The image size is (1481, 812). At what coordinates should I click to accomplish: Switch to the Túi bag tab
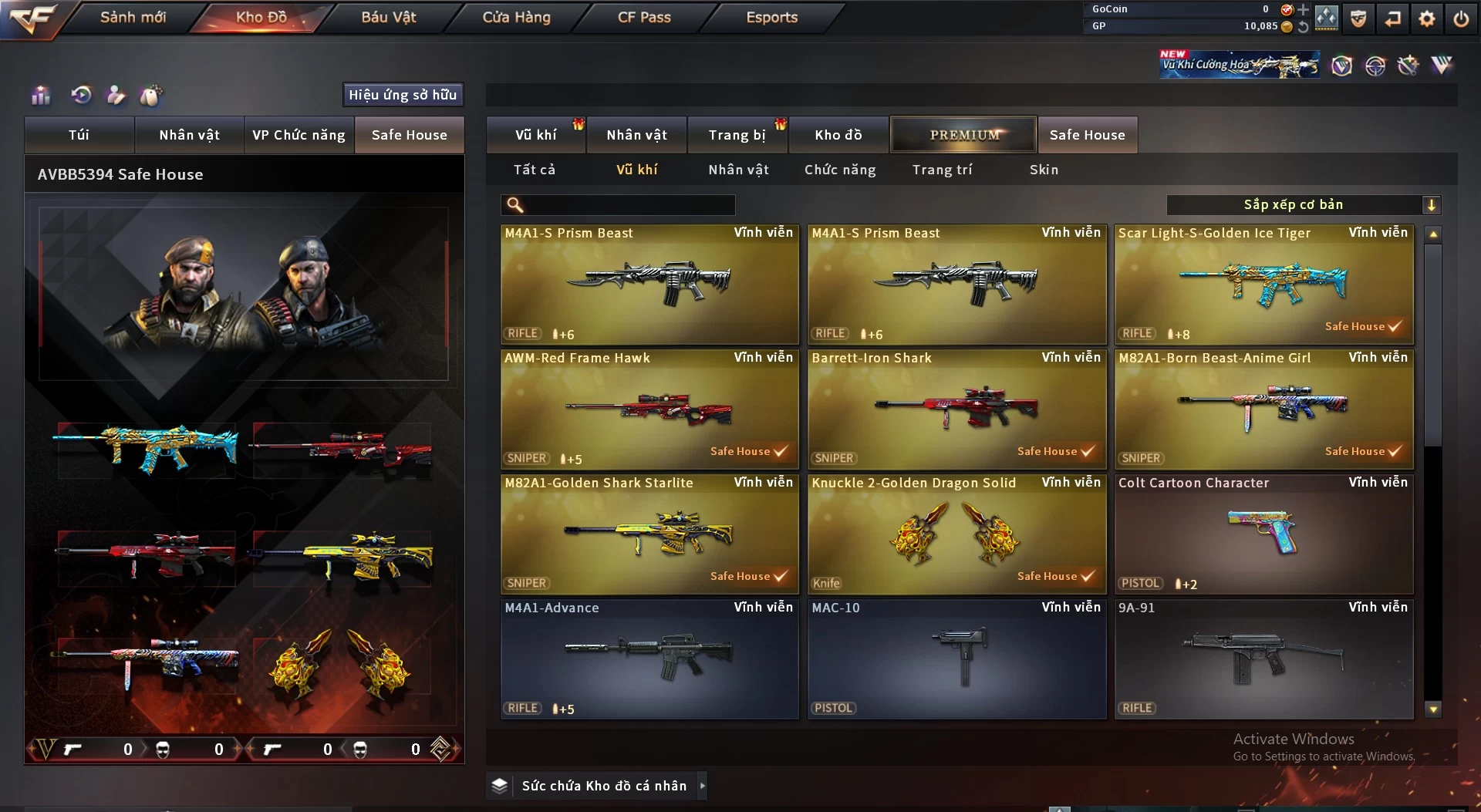coord(79,135)
